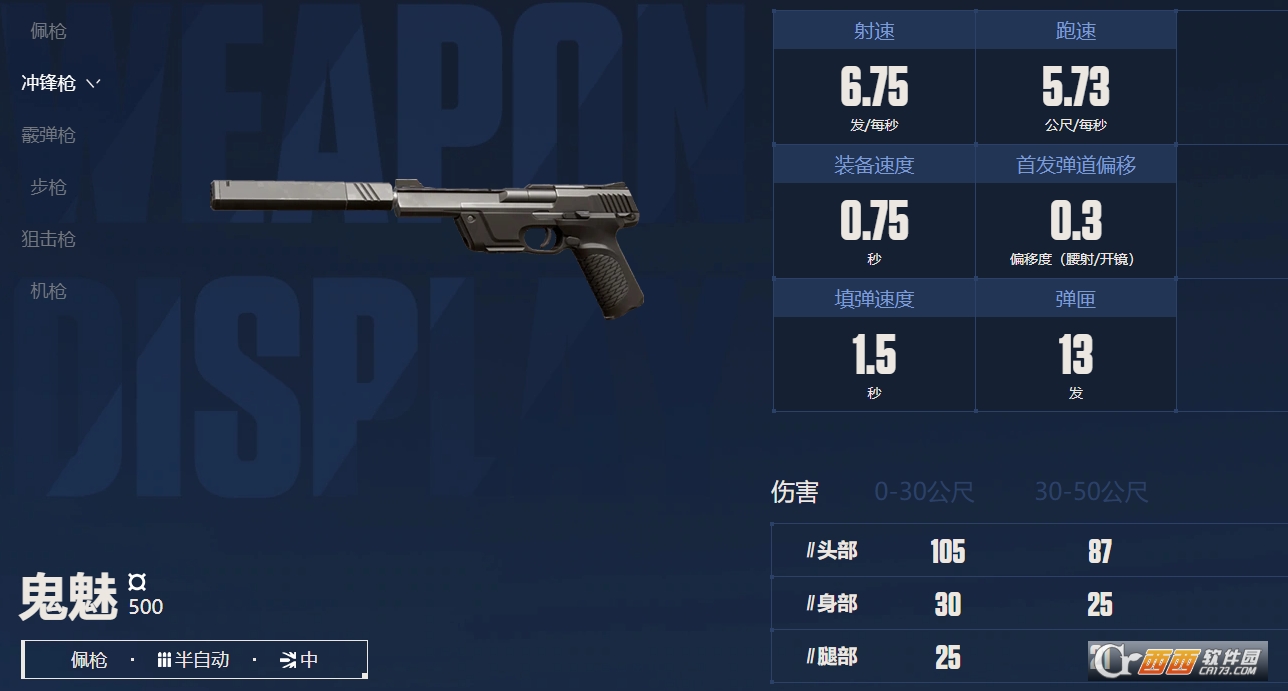The width and height of the screenshot is (1288, 691).
Task: Select the 佩枪 sidearm category
Action: point(48,31)
